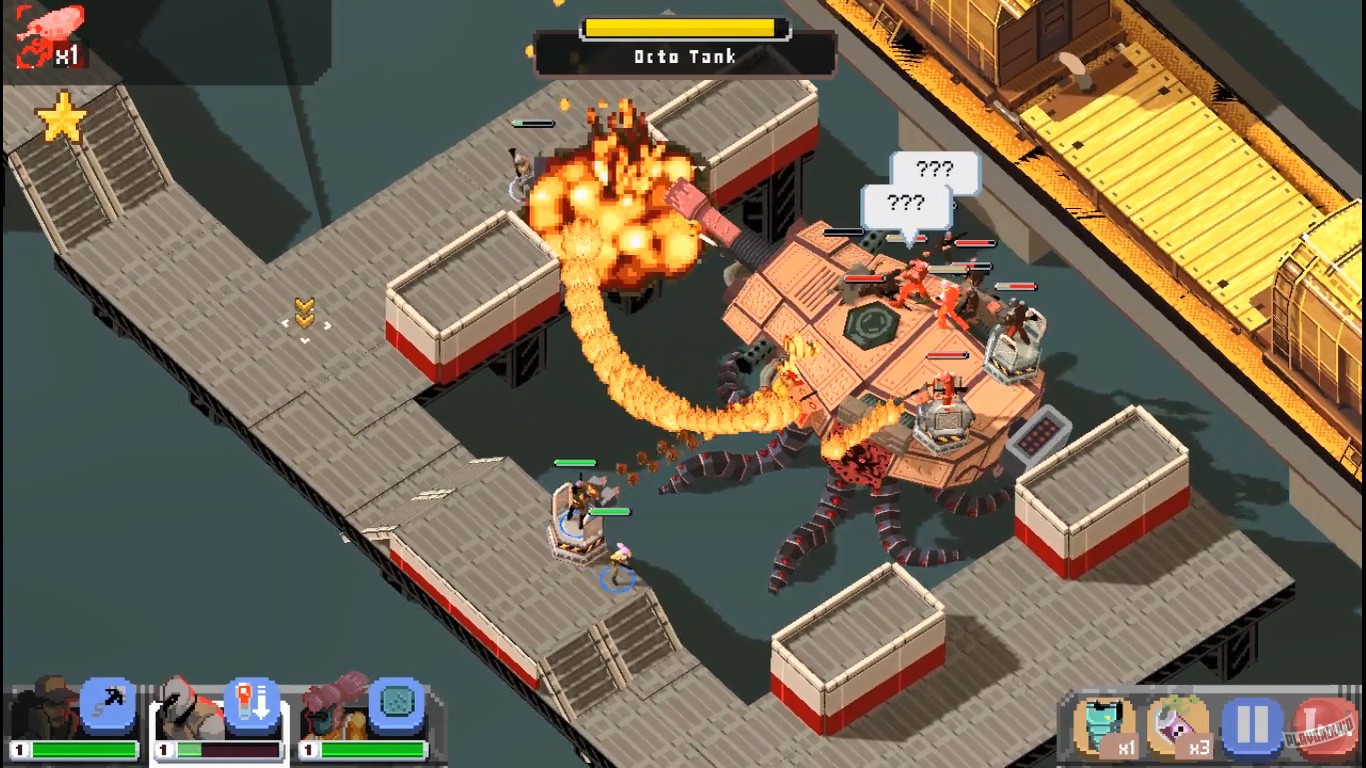
Task: Click the lower ??? speech bubble
Action: pyautogui.click(x=907, y=203)
